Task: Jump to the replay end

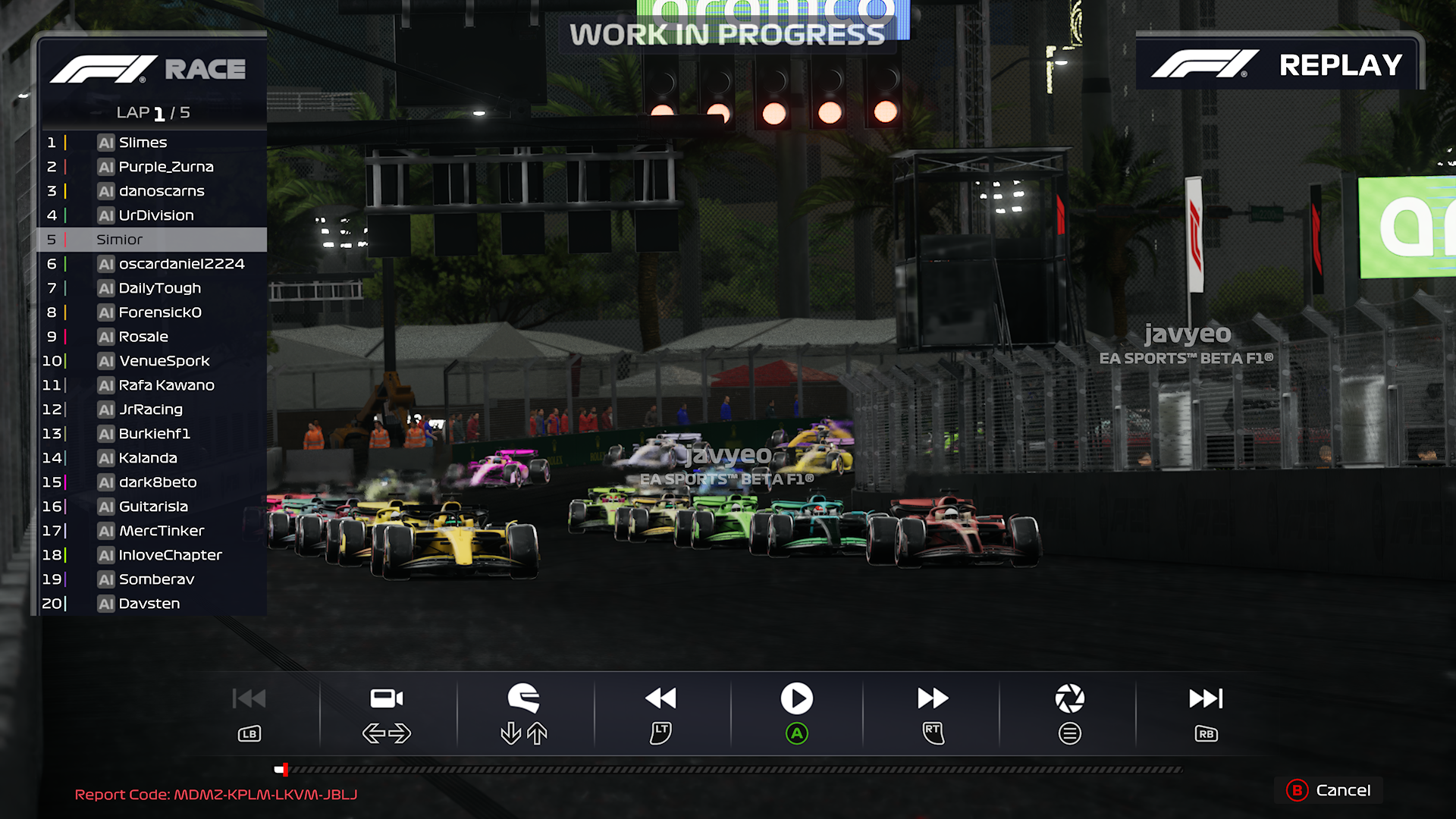Action: coord(1206,698)
